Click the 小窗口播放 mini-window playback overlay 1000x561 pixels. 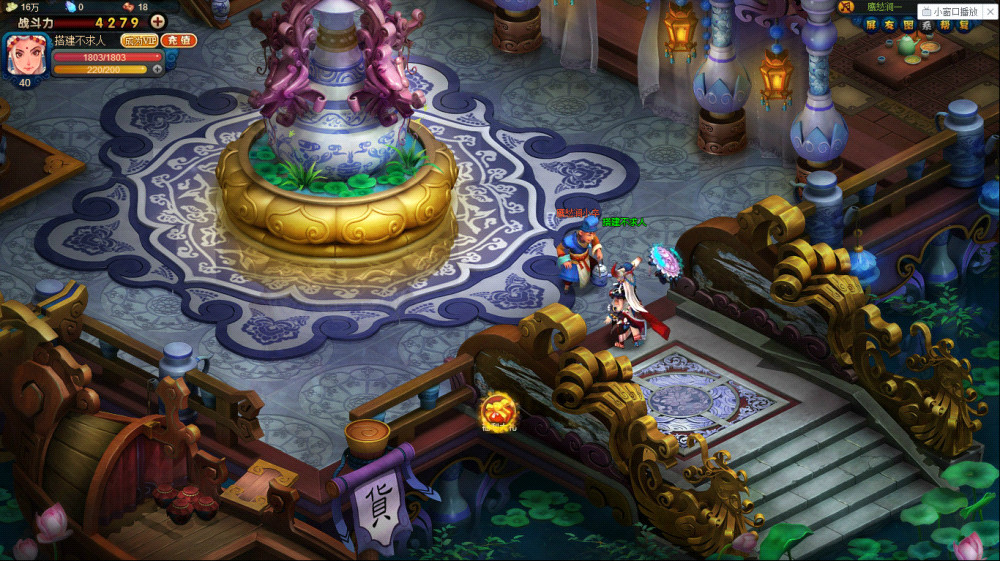954,11
